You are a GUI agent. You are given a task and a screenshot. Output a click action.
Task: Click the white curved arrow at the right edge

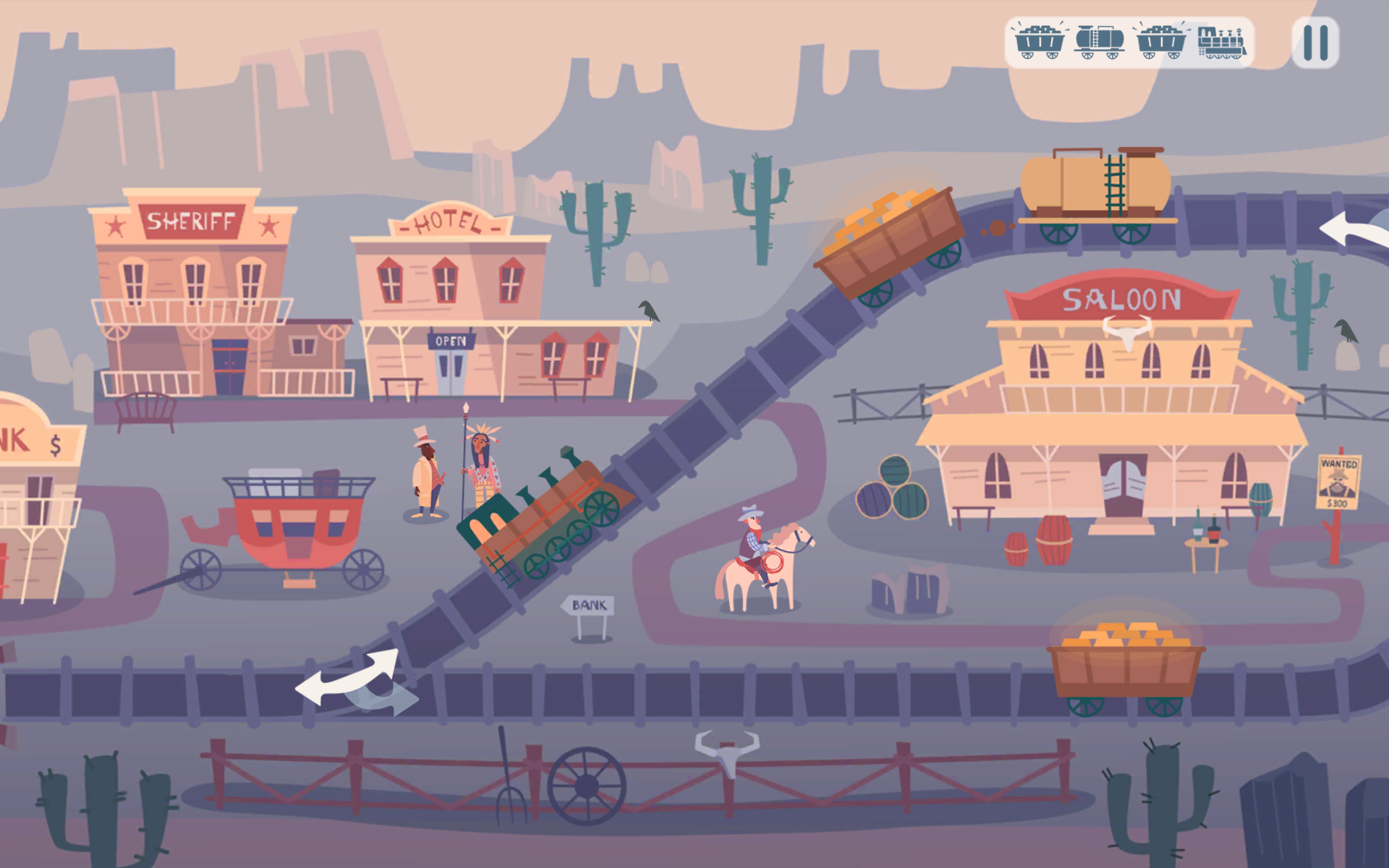click(x=1353, y=230)
